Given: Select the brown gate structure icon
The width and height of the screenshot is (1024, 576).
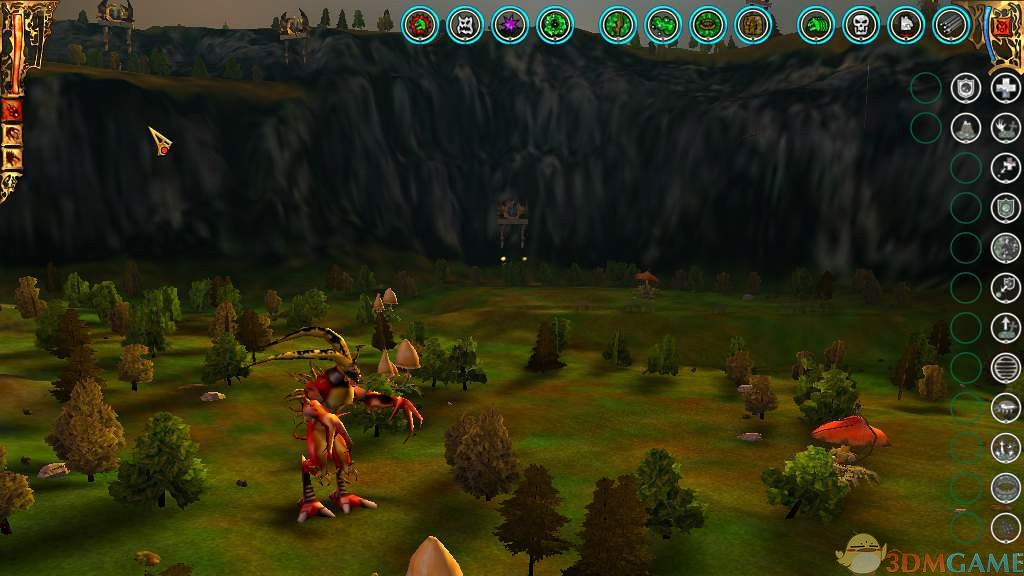Looking at the screenshot, I should [x=753, y=25].
